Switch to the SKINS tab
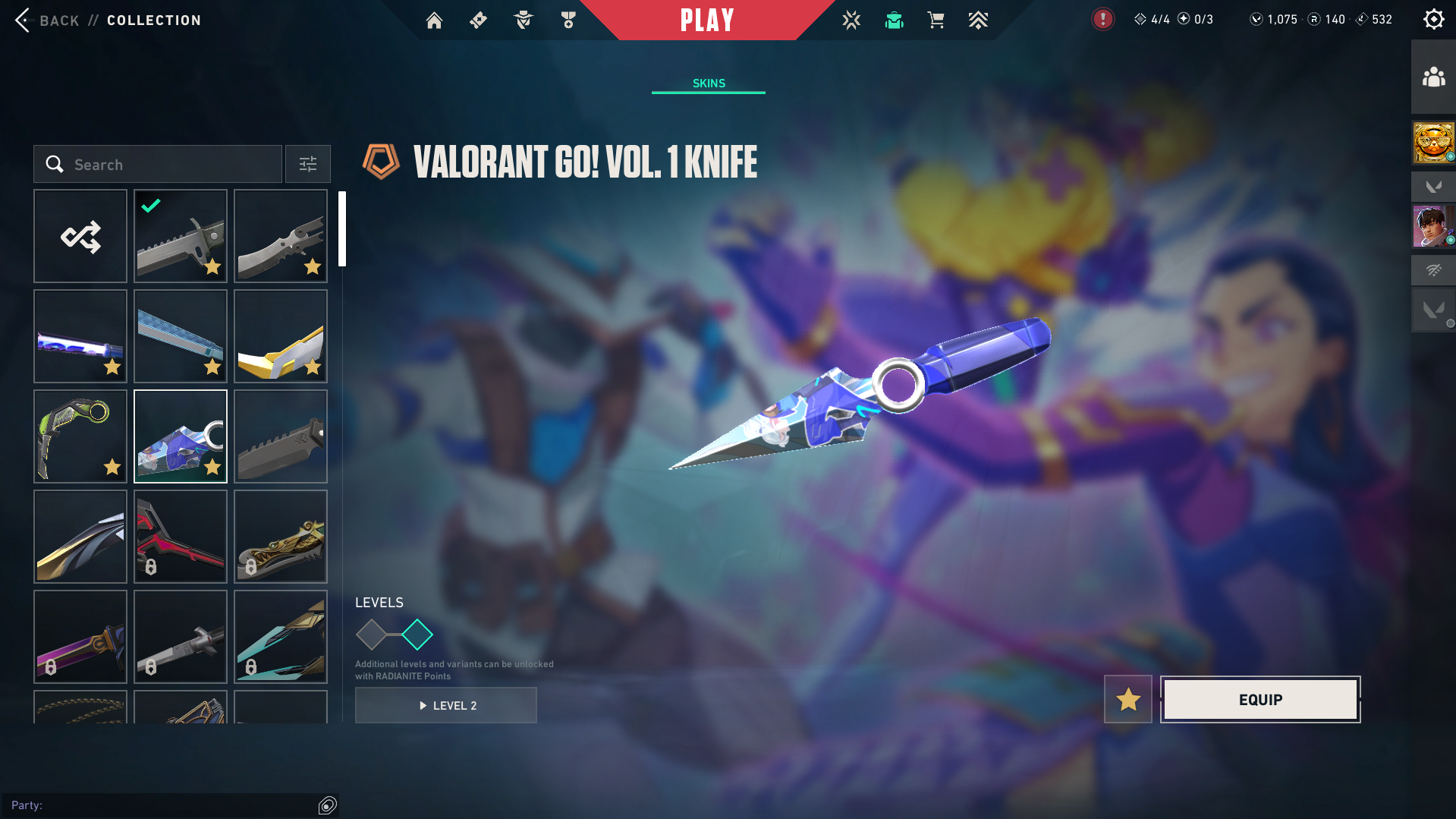Image resolution: width=1456 pixels, height=819 pixels. [x=709, y=83]
